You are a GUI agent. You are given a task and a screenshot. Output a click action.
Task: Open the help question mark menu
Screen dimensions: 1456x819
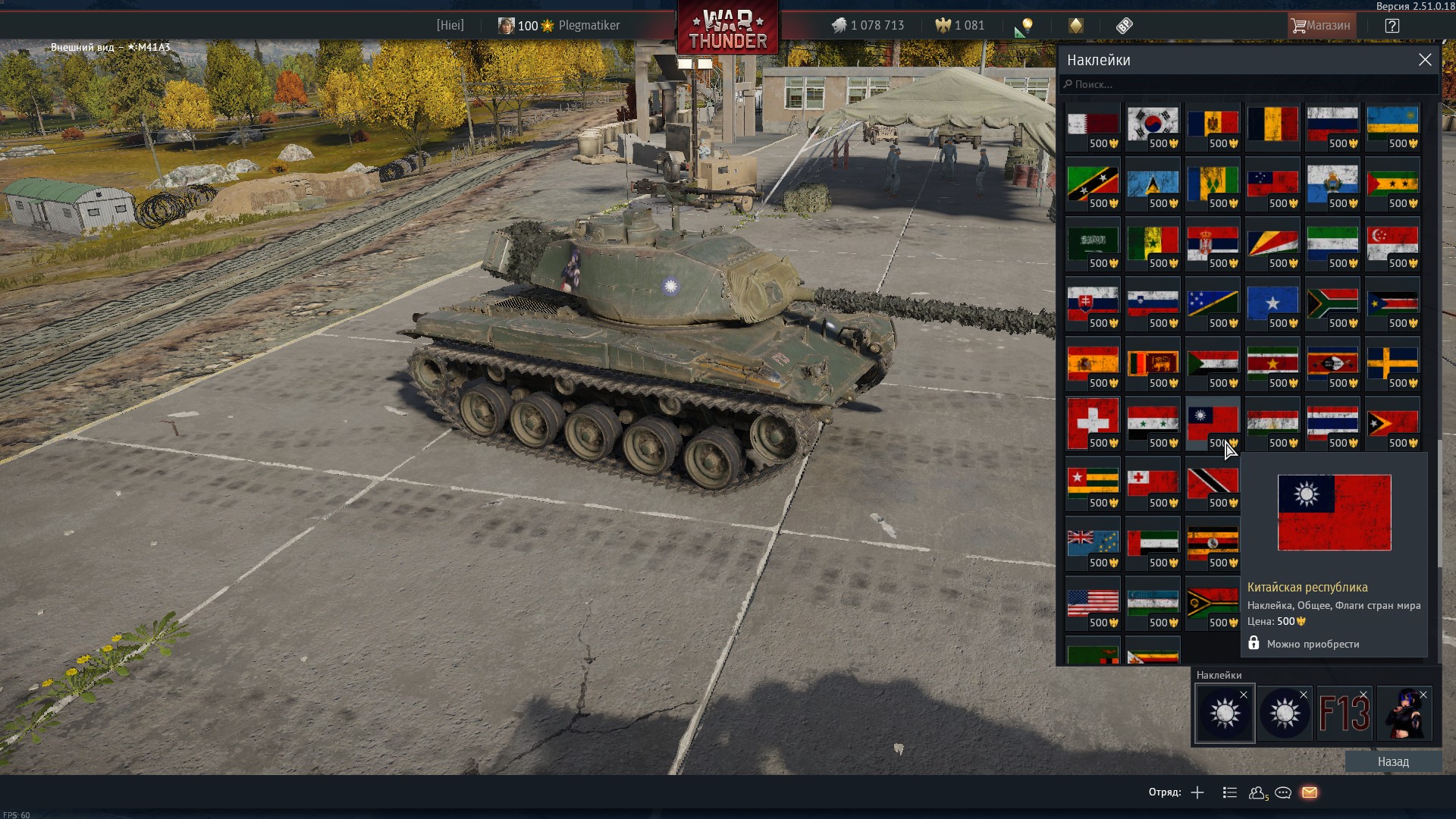click(x=1392, y=26)
